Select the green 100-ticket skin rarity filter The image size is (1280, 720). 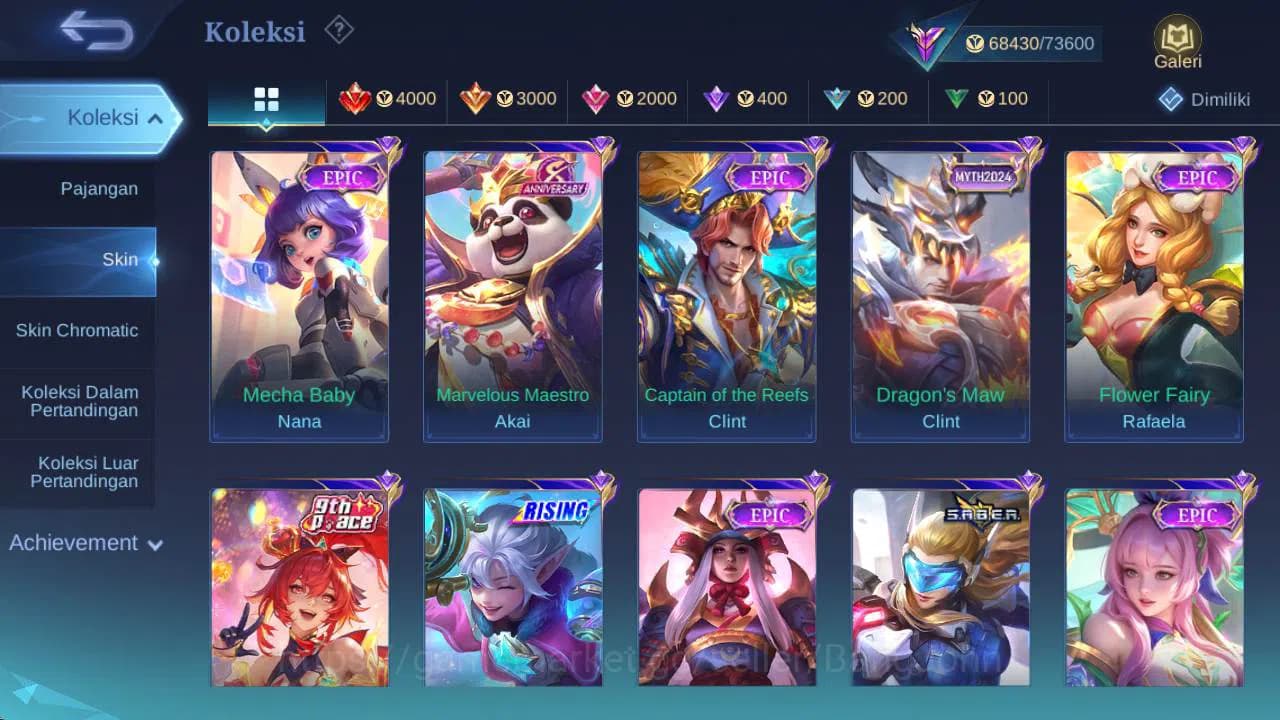point(988,99)
